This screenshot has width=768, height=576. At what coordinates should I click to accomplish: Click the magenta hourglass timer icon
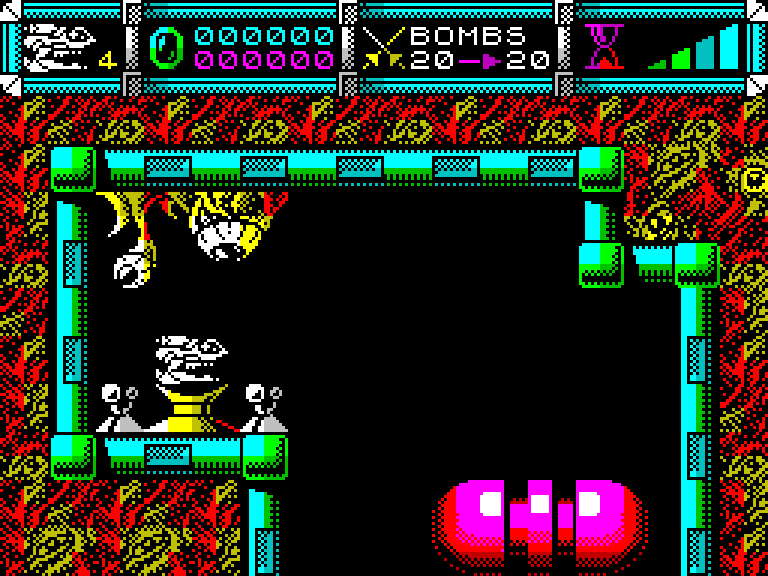pos(604,47)
